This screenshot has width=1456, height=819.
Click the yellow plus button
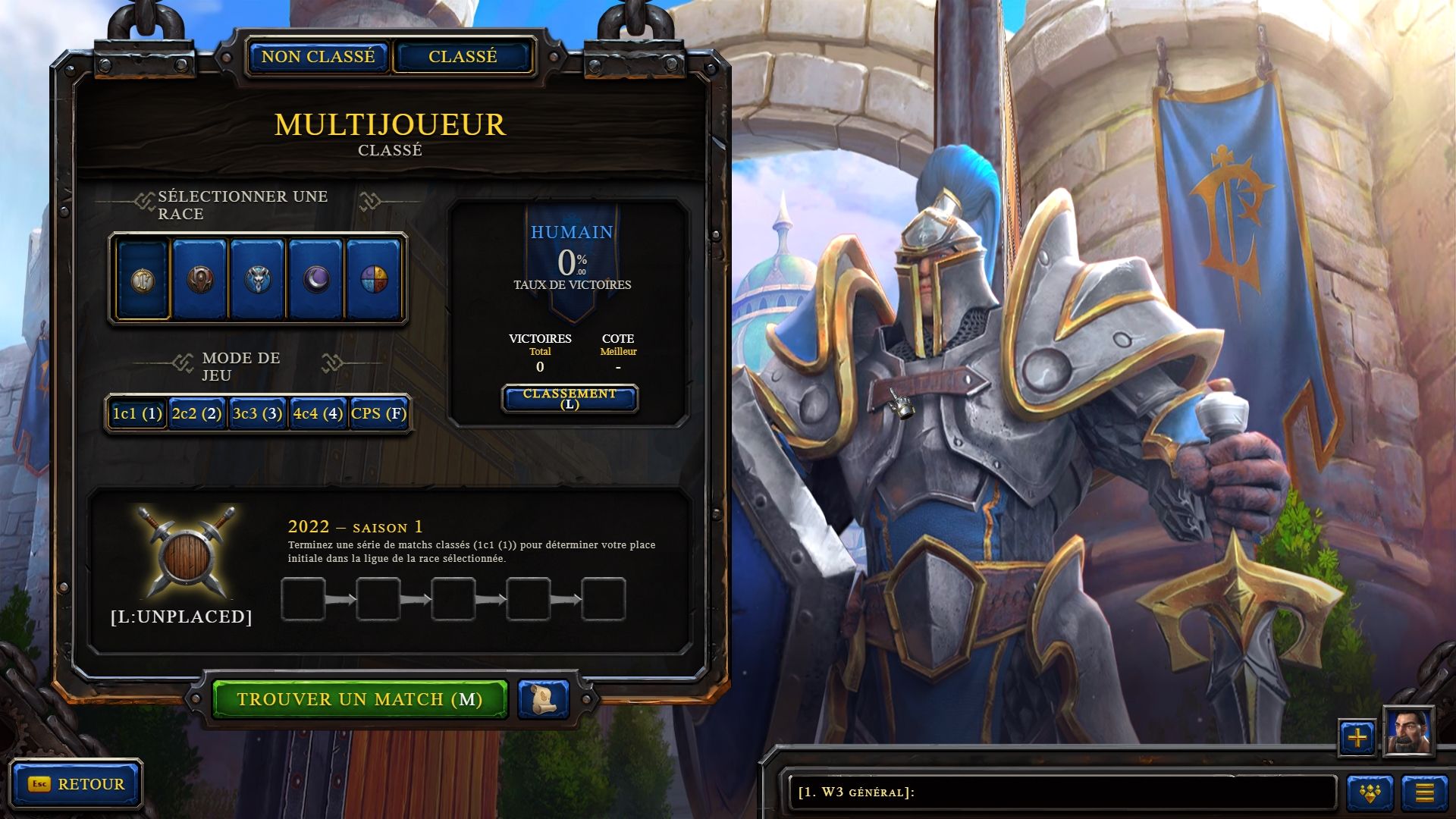point(1357,737)
